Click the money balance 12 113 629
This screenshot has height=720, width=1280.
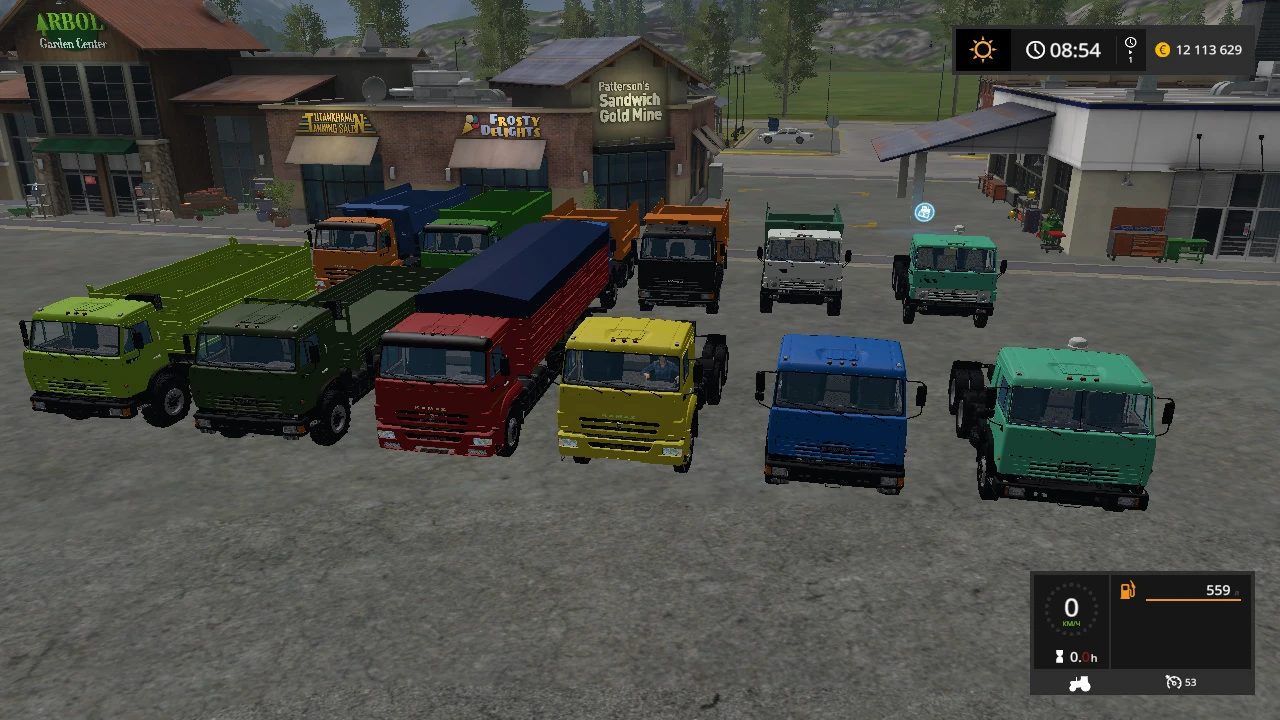coord(1210,49)
